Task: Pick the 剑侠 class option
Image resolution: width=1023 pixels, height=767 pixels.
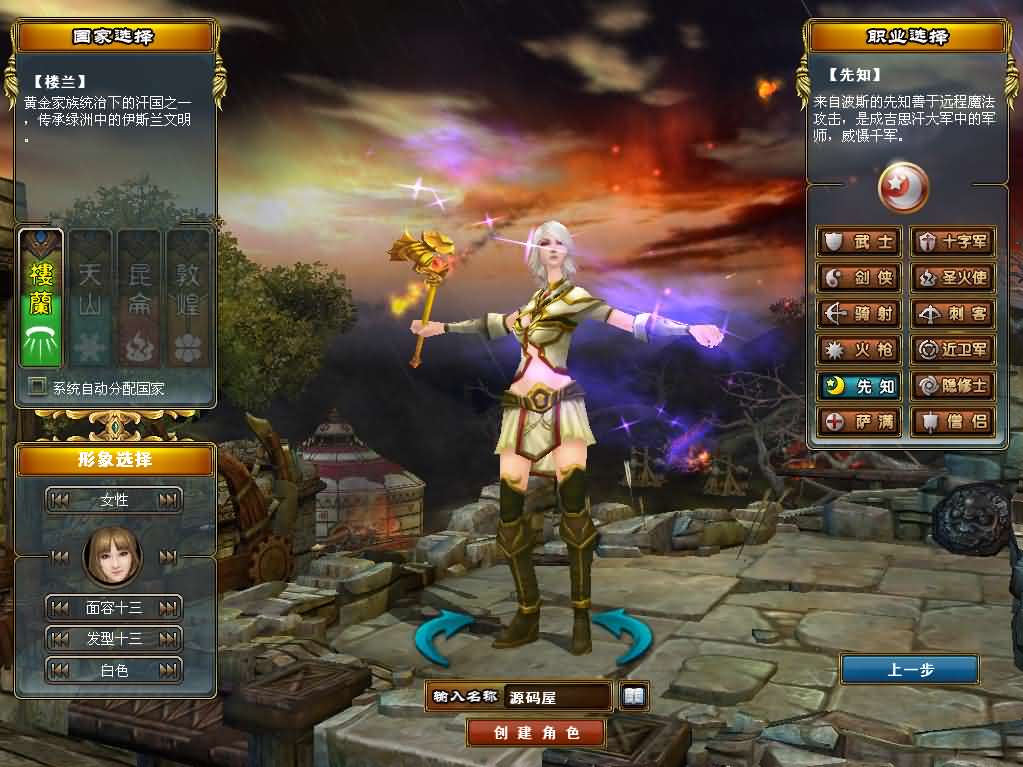Action: point(860,278)
